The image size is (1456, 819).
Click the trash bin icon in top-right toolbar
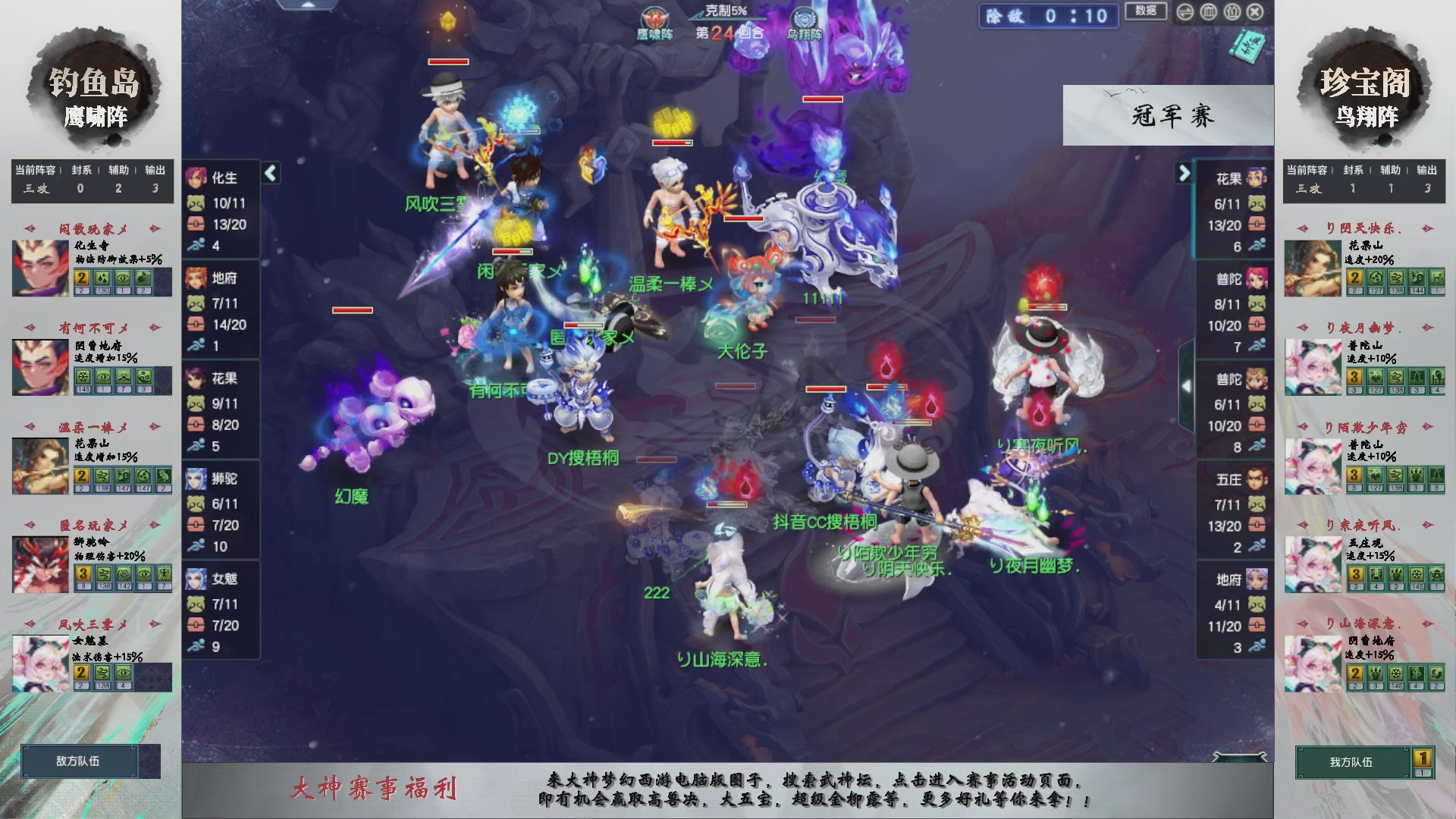click(1210, 12)
